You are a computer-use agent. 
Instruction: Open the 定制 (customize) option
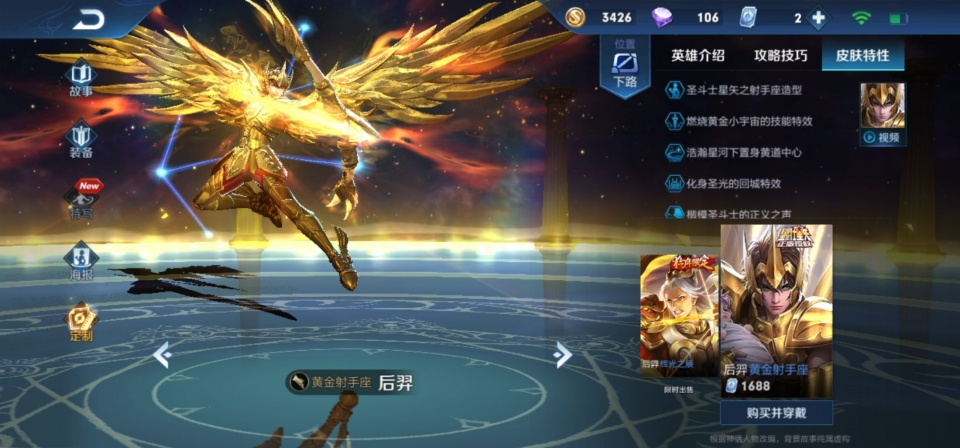tap(81, 322)
